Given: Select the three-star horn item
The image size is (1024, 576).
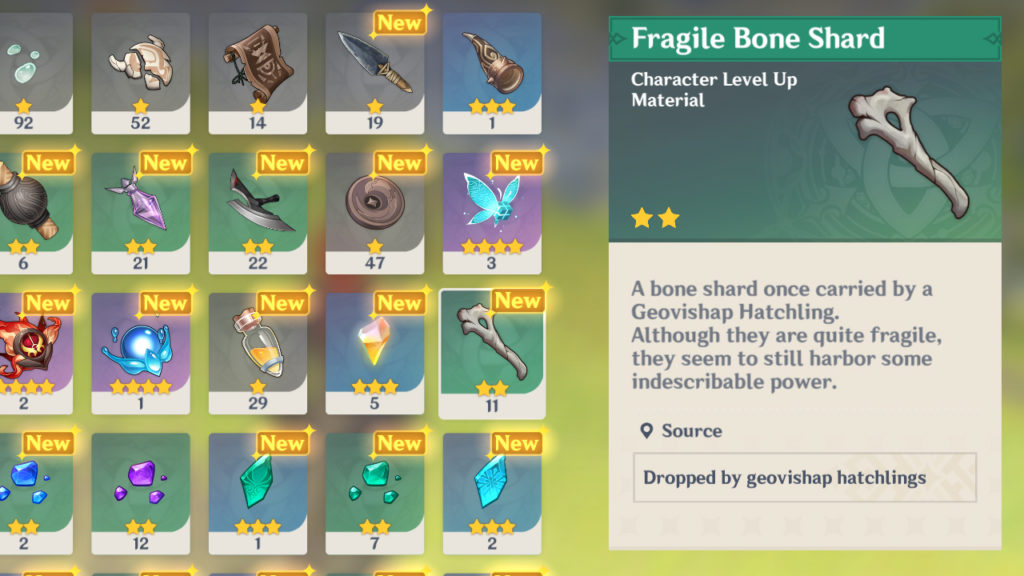Looking at the screenshot, I should click(x=492, y=72).
